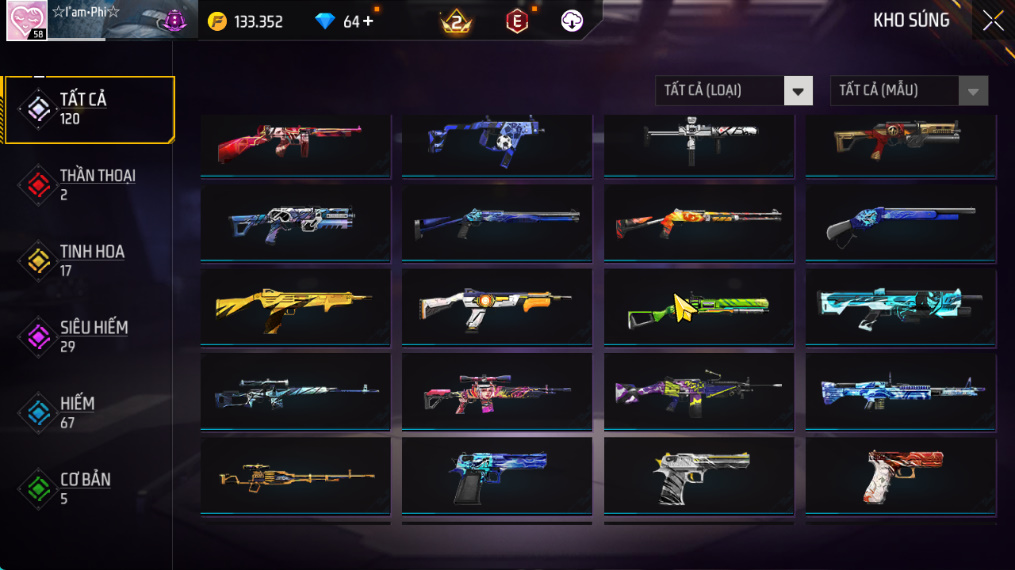1015x570 pixels.
Task: Click the gold coin balance icon
Action: (217, 21)
